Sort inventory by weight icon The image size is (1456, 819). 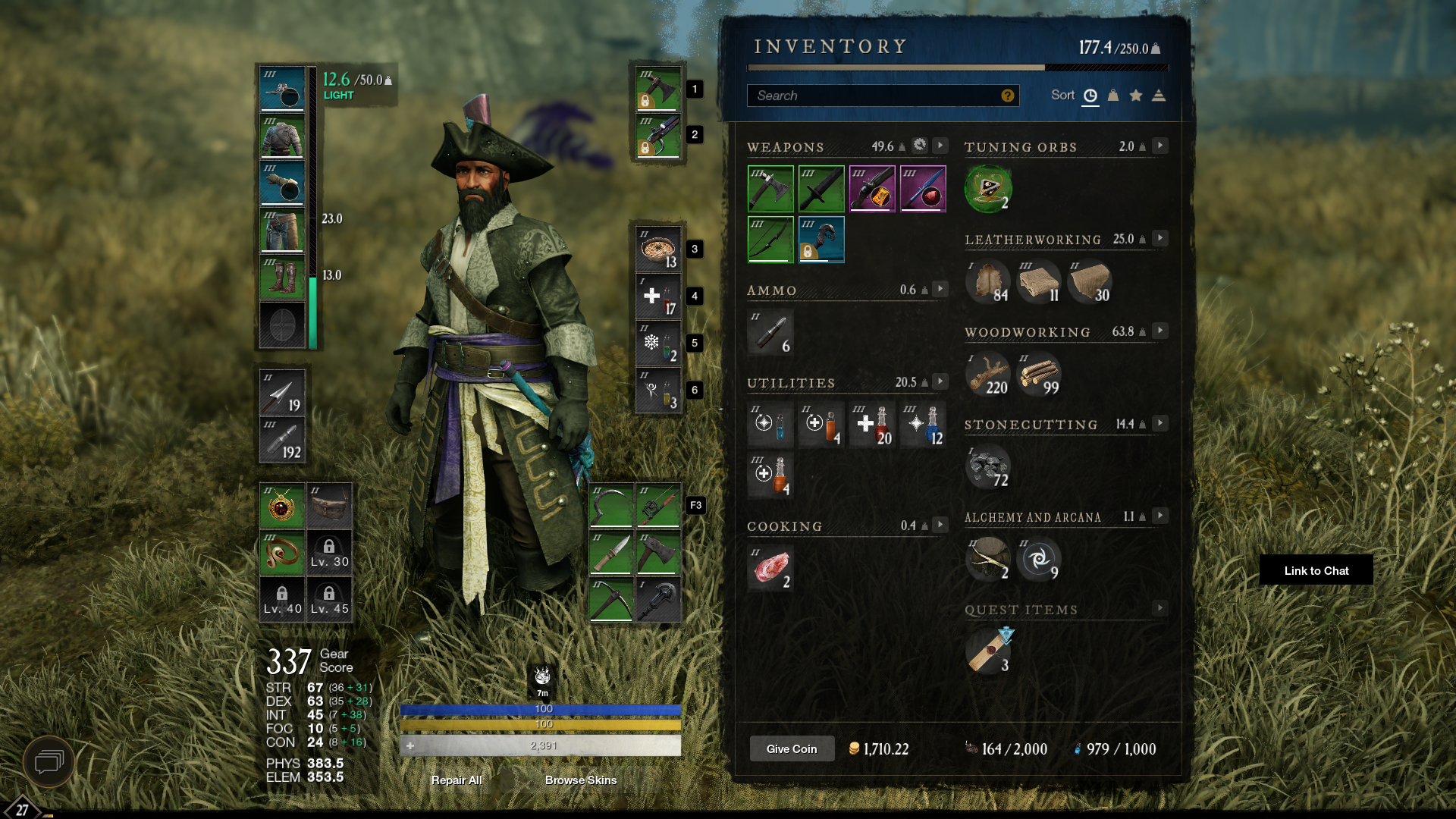(1113, 96)
